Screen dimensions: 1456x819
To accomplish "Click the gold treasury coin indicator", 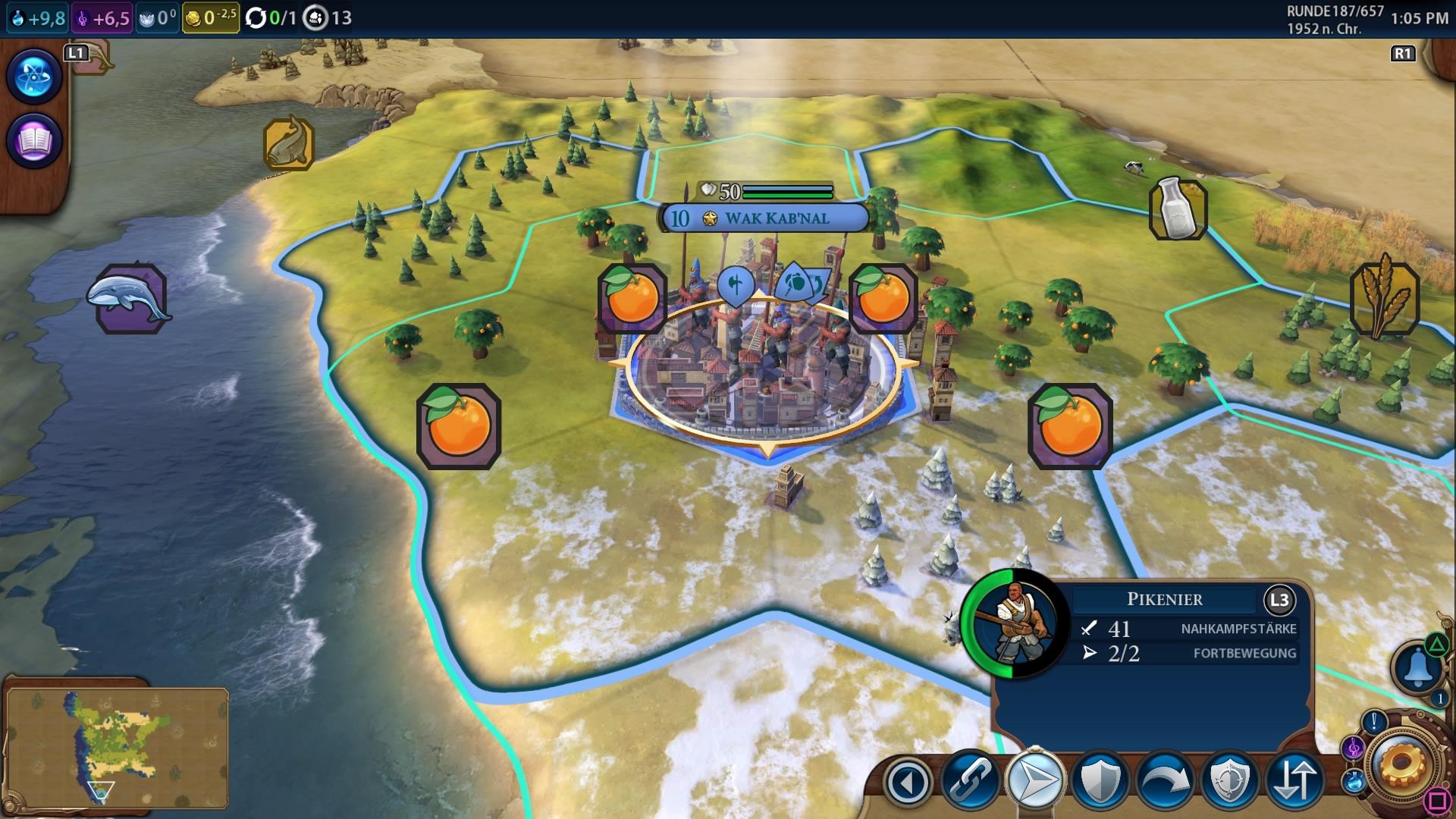I will pyautogui.click(x=210, y=17).
